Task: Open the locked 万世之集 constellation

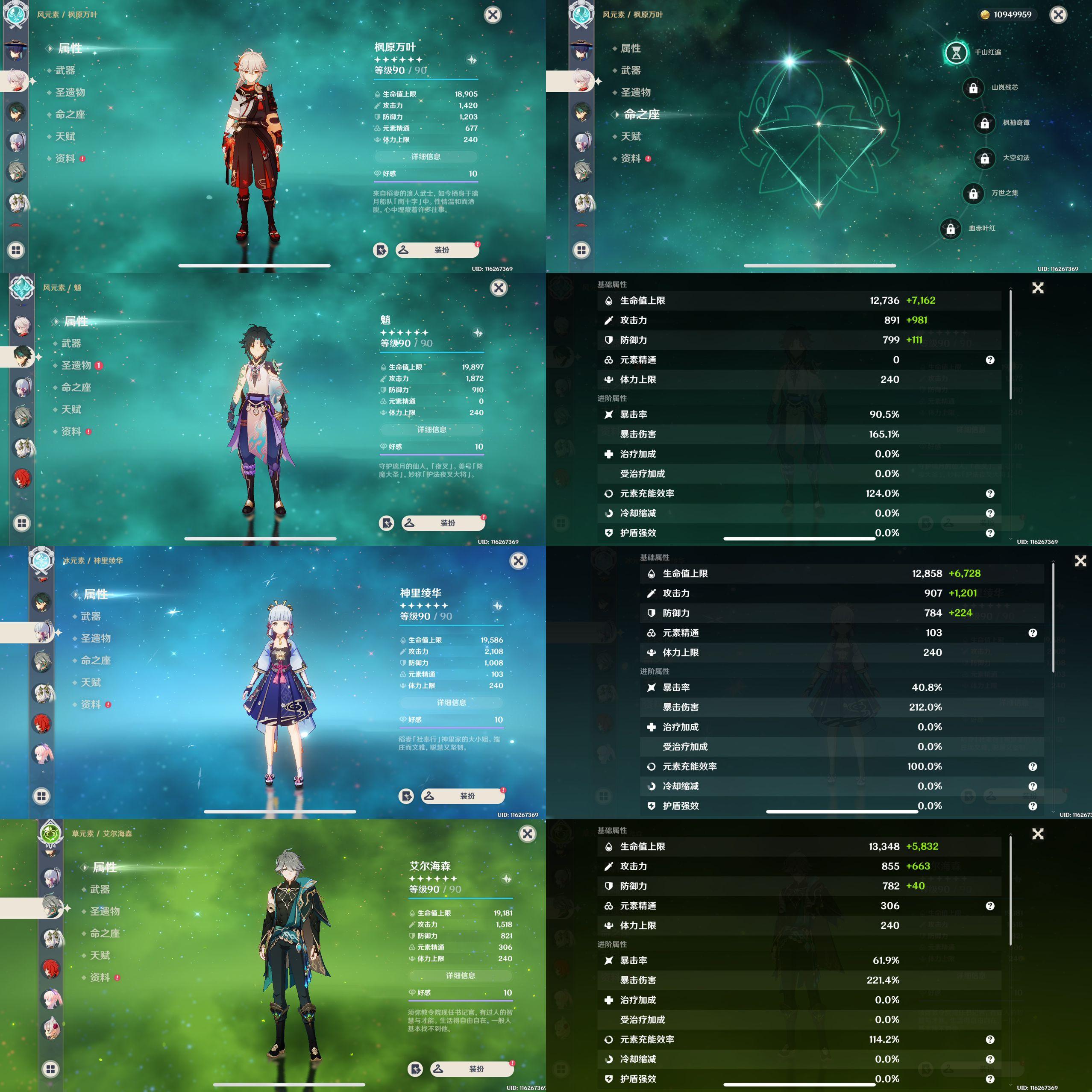Action: [x=973, y=194]
